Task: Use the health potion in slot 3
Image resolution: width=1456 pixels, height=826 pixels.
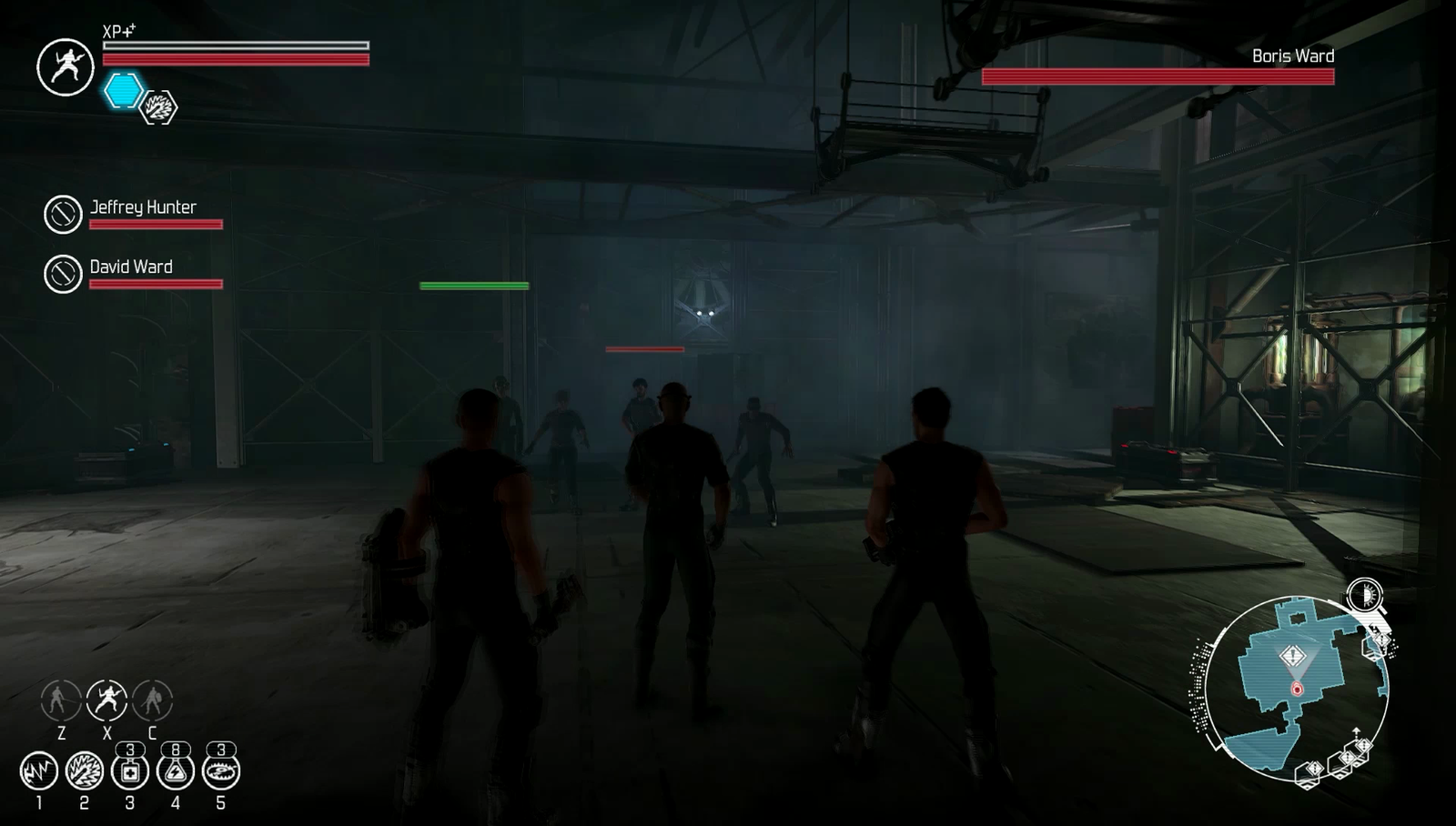Action: click(130, 771)
